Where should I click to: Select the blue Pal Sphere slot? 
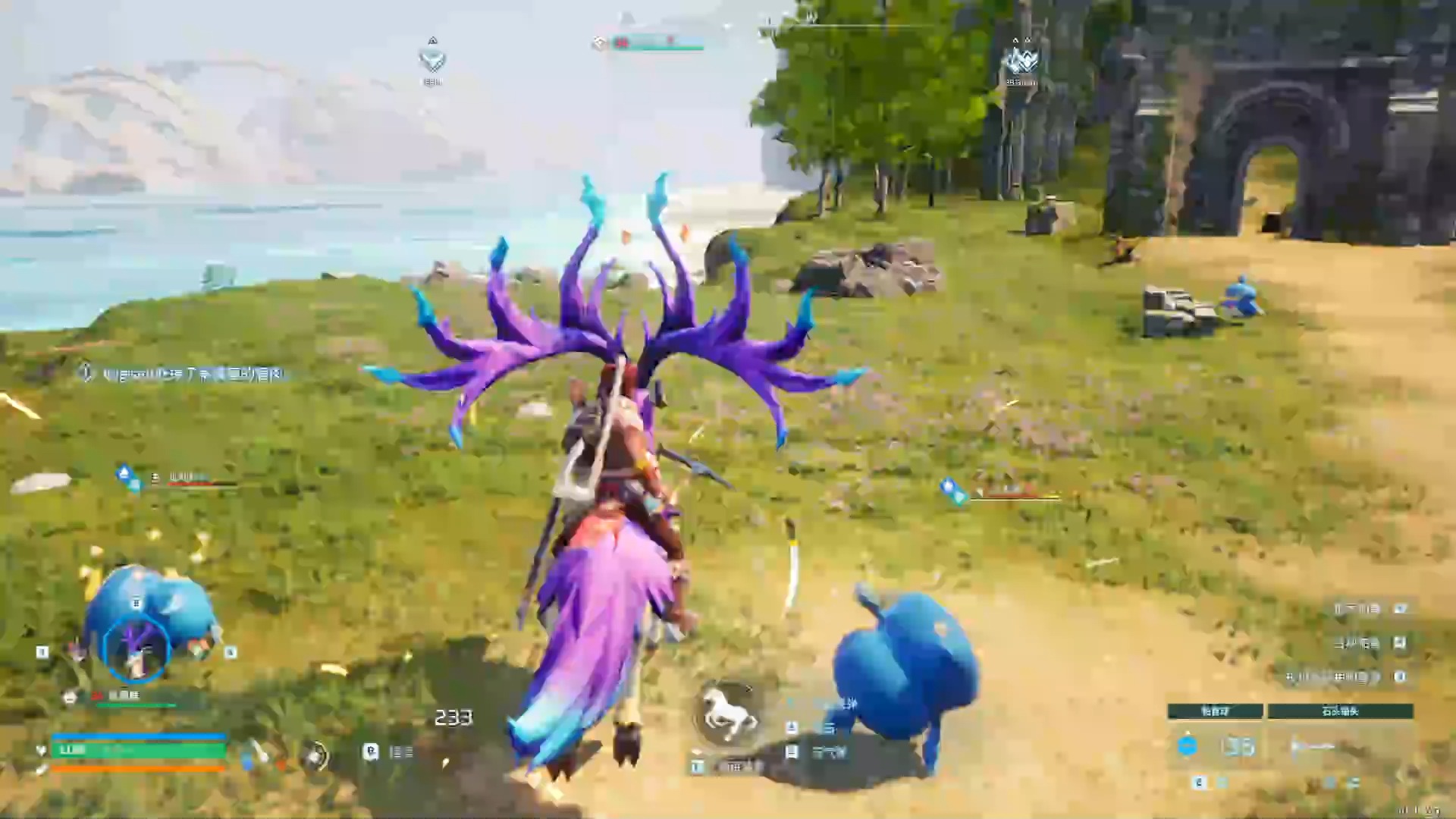(x=1188, y=746)
